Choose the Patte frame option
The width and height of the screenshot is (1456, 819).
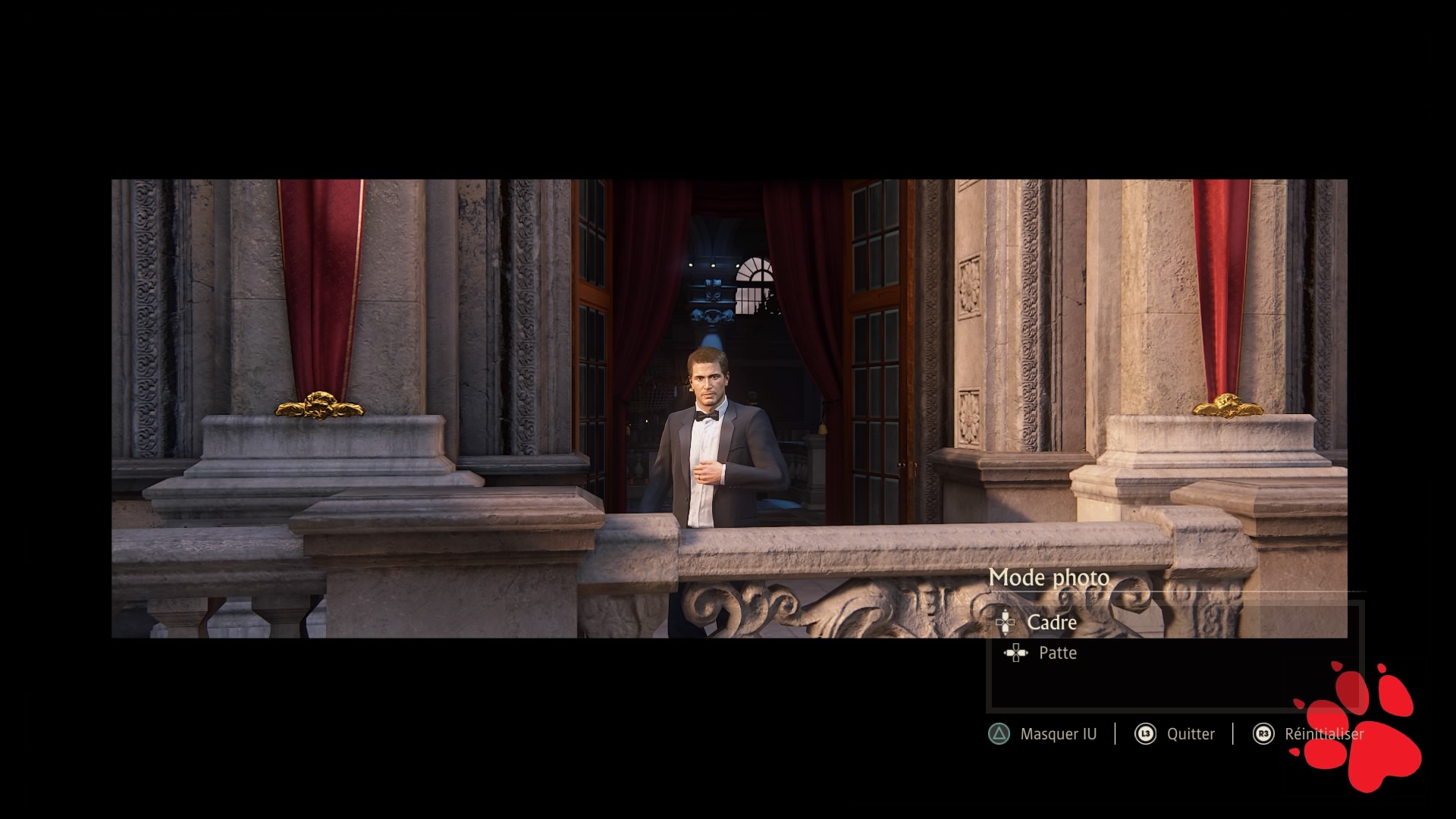1057,653
